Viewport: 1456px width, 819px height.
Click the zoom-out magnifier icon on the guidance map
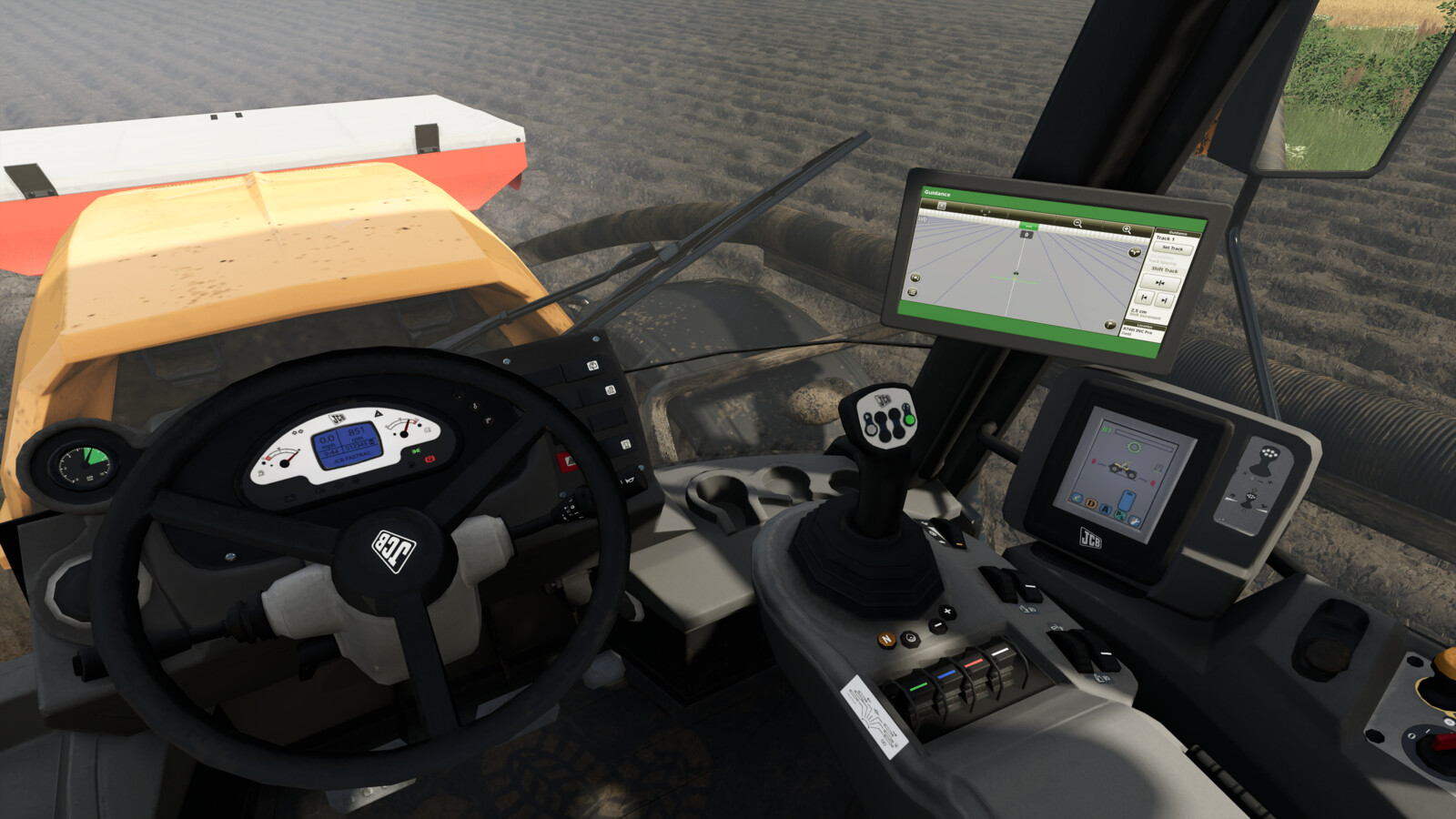pyautogui.click(x=1077, y=223)
